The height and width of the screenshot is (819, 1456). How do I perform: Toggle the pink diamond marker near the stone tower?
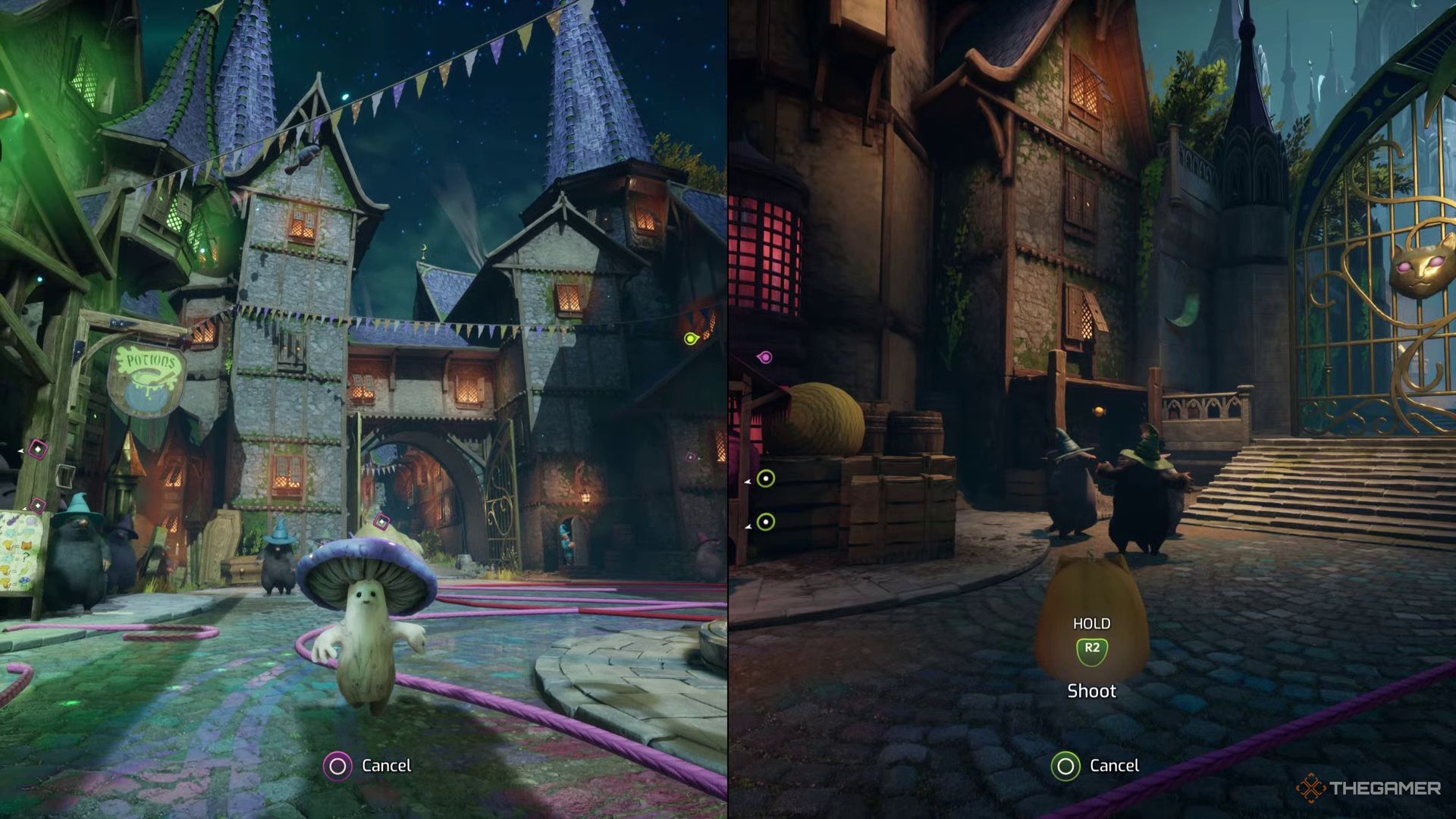[x=690, y=456]
